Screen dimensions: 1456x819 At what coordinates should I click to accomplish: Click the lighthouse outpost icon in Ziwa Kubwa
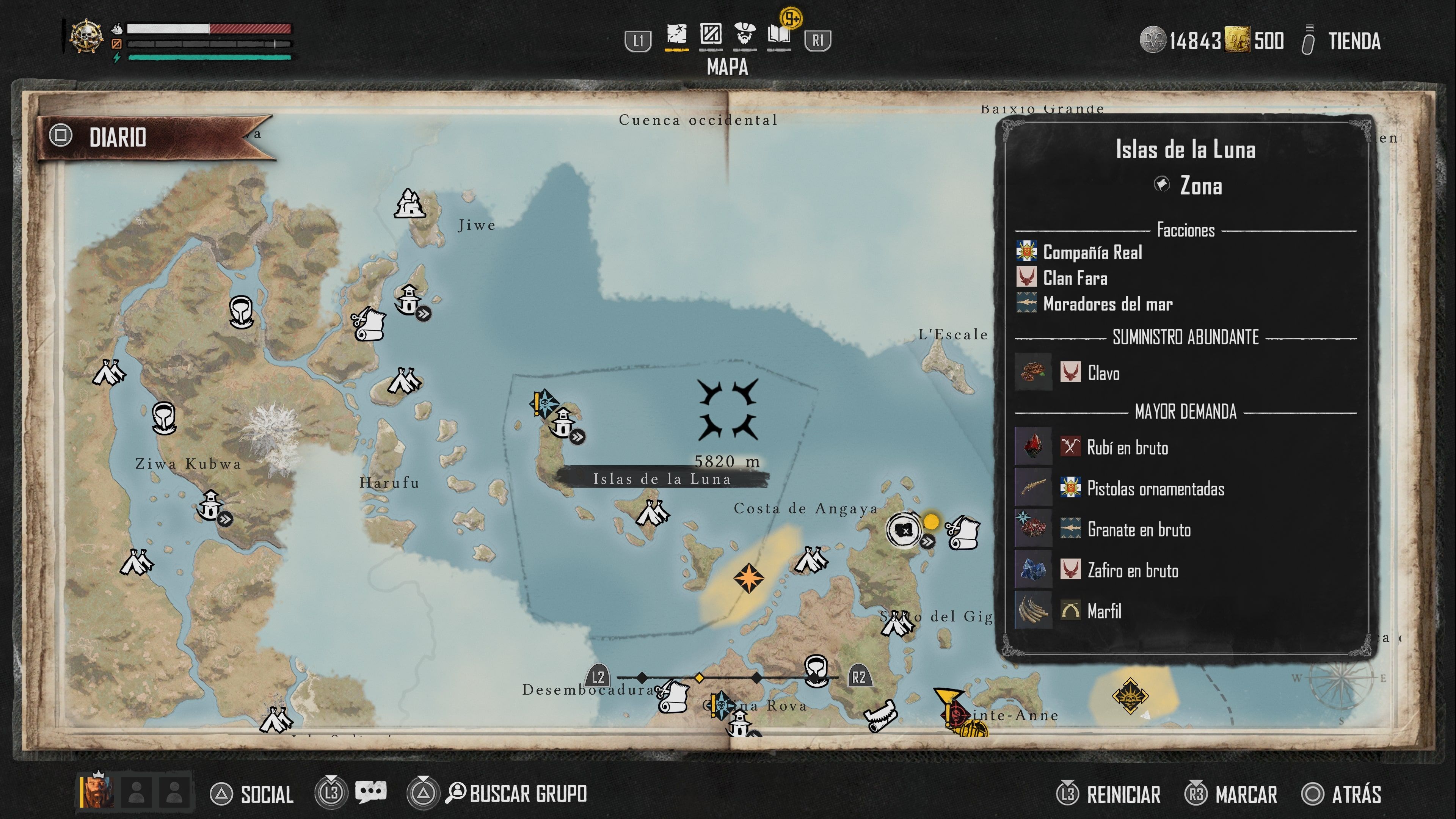pos(210,505)
